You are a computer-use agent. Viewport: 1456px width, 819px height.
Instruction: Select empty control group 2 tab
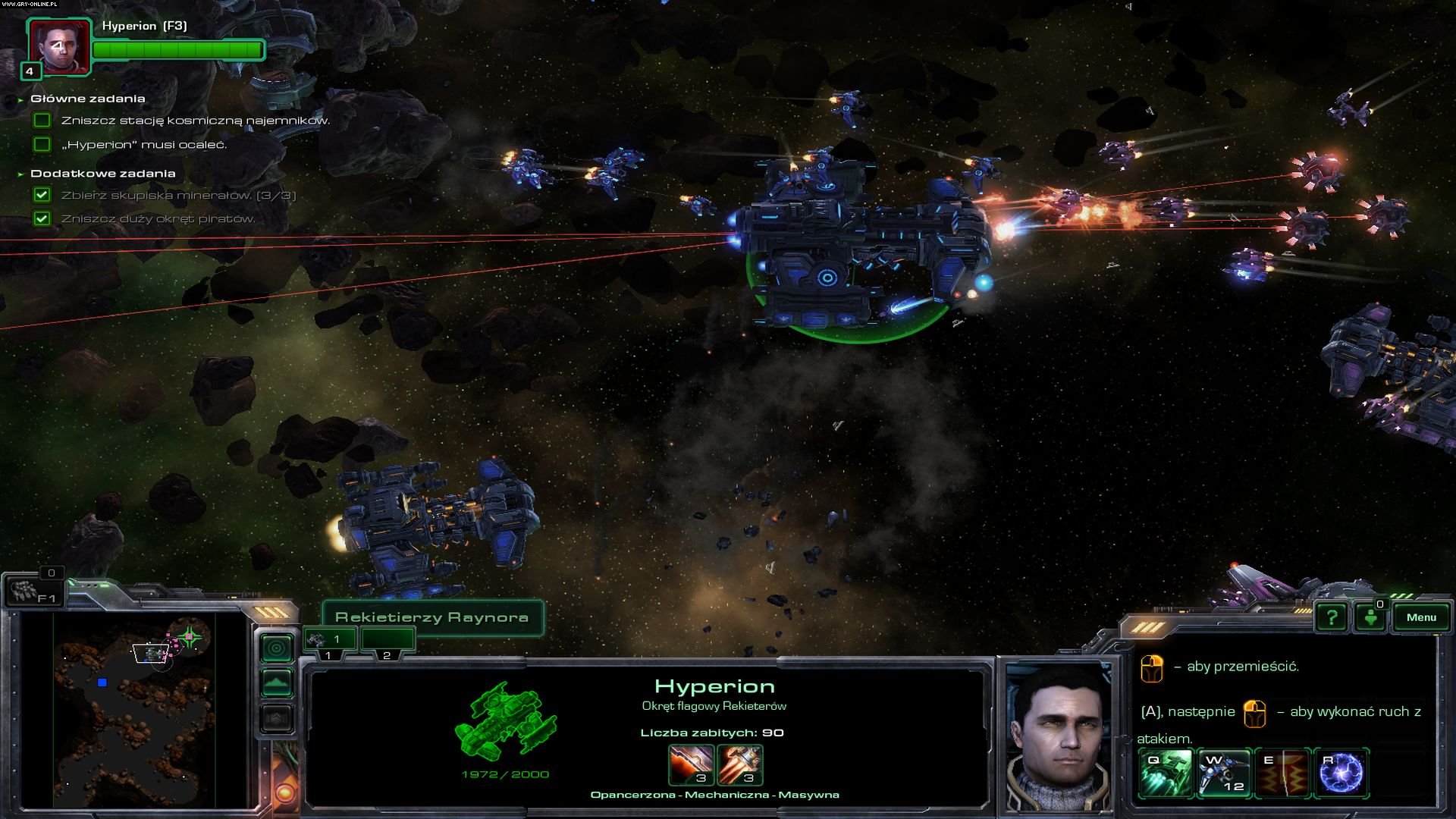click(x=388, y=639)
